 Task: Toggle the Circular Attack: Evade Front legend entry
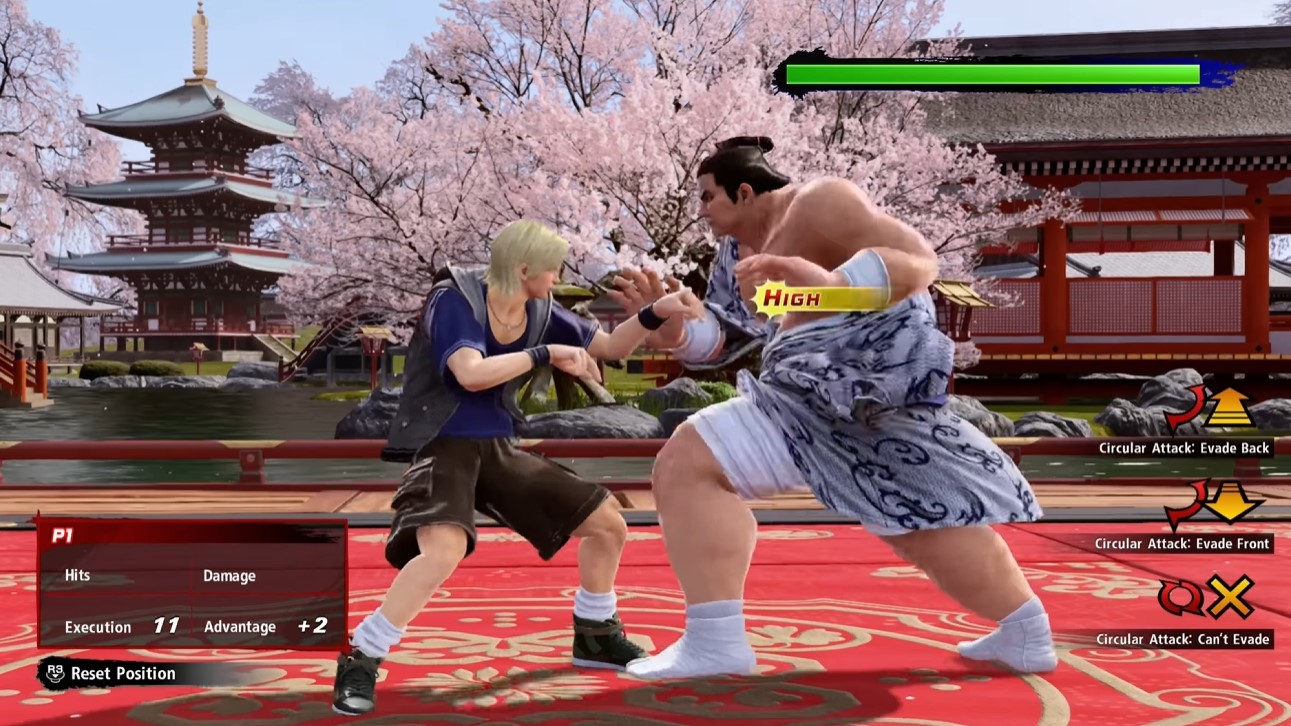pos(1183,543)
